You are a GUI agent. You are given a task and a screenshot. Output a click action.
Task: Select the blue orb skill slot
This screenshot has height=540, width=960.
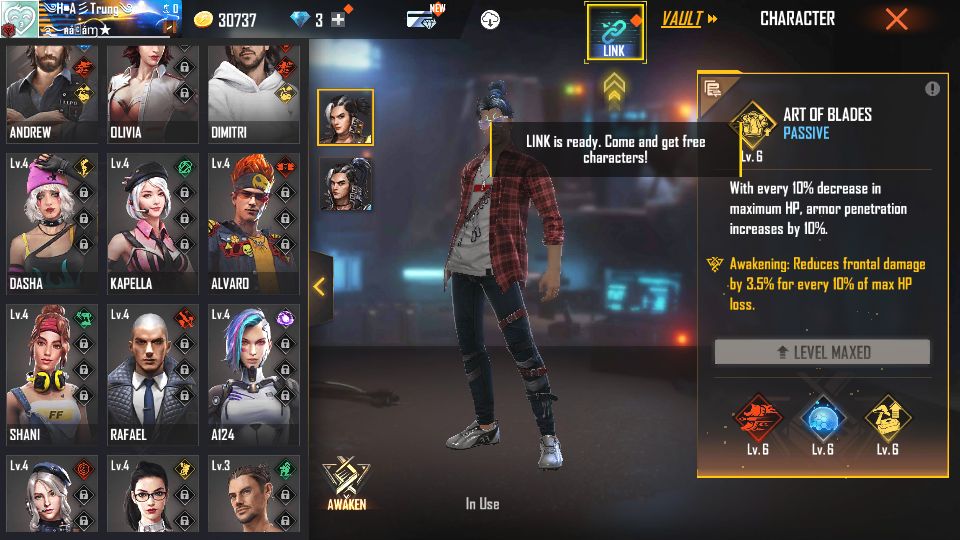tap(822, 418)
